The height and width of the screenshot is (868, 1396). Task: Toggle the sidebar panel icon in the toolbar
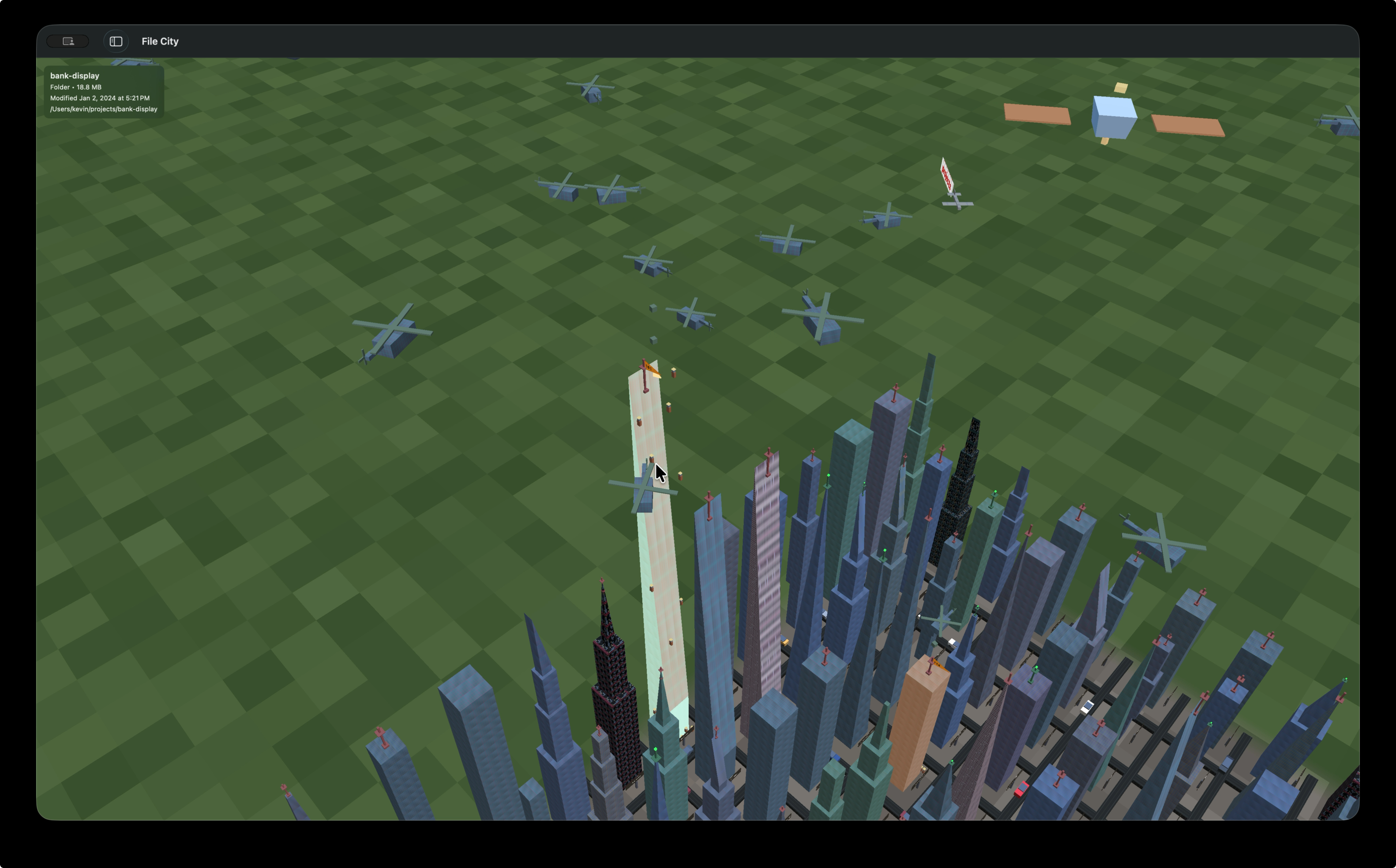pyautogui.click(x=116, y=41)
